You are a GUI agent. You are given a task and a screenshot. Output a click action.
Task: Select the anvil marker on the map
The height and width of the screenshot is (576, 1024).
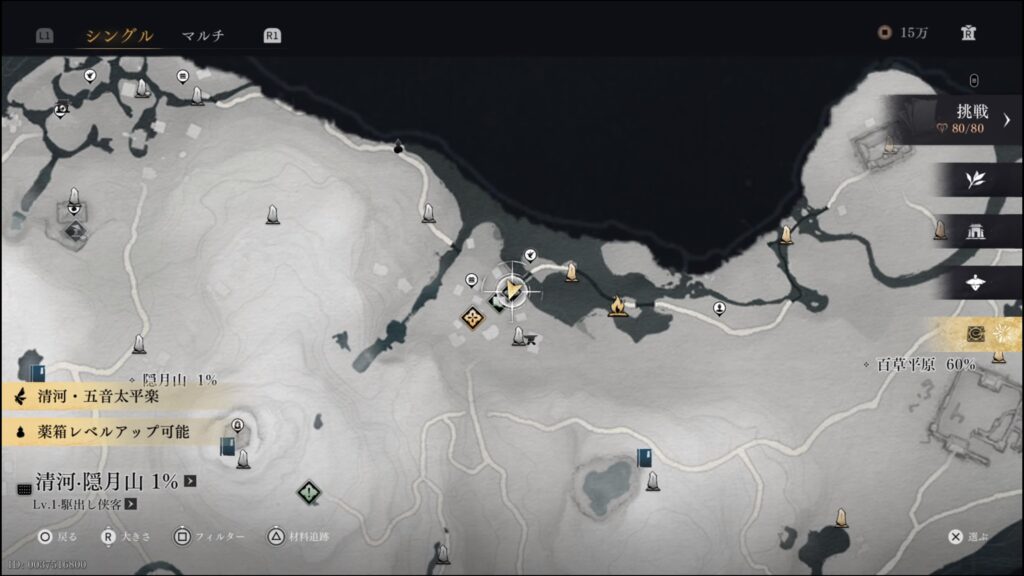(x=530, y=340)
